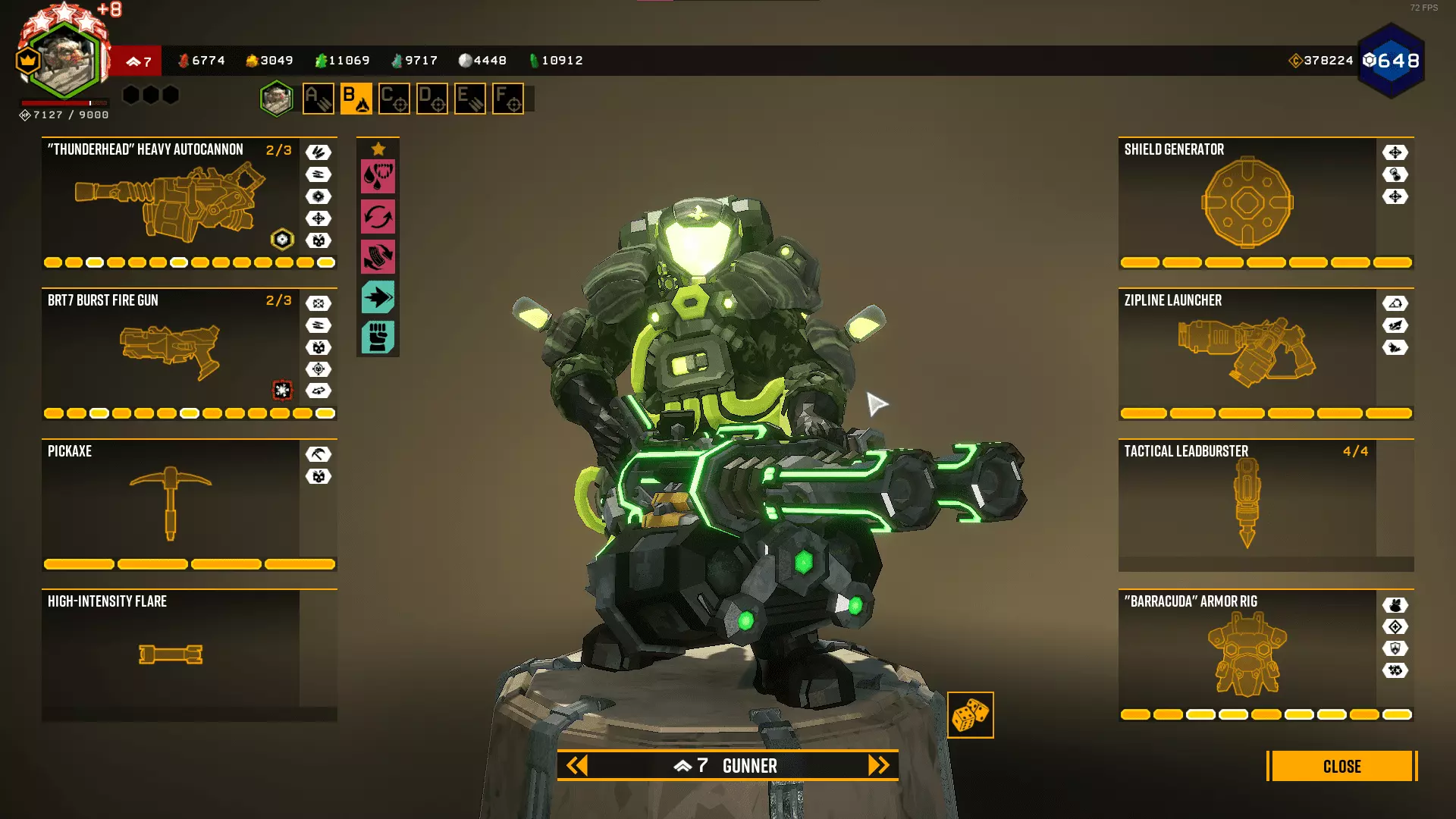This screenshot has height=819, width=1456.
Task: Select loadout F tab
Action: coord(508,99)
